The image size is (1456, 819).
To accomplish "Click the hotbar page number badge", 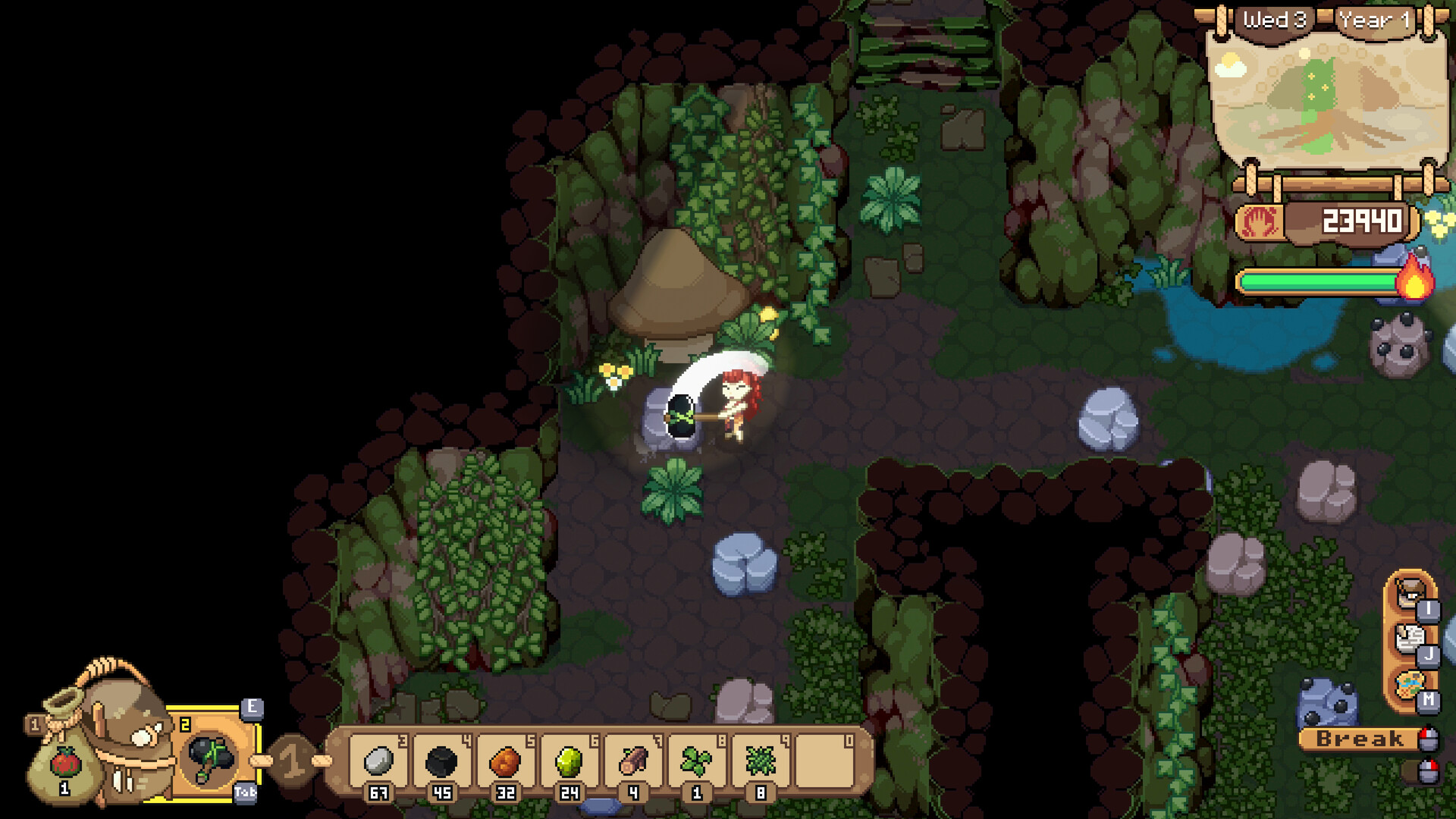I will [293, 760].
